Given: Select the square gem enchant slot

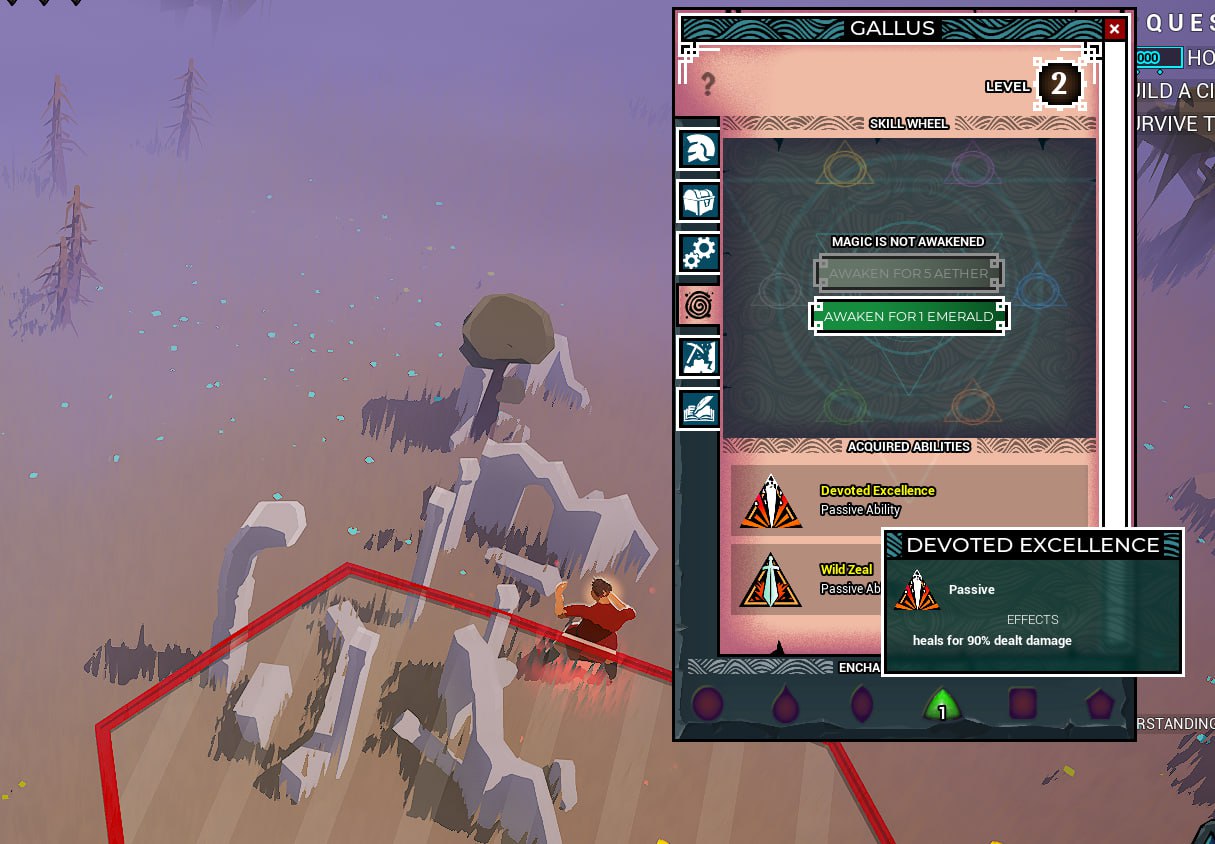Looking at the screenshot, I should (1024, 704).
